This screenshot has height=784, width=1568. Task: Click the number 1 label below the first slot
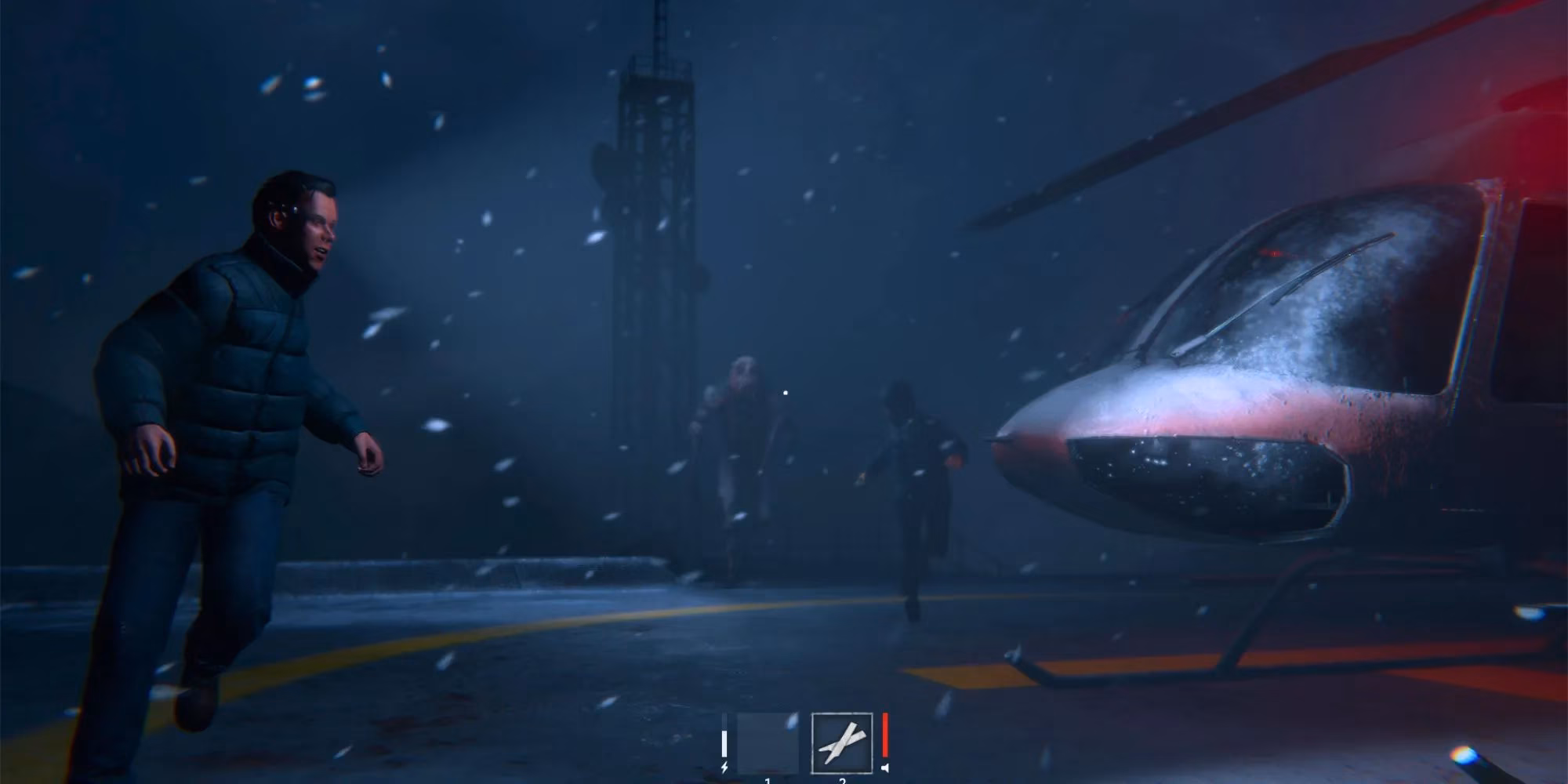(768, 780)
